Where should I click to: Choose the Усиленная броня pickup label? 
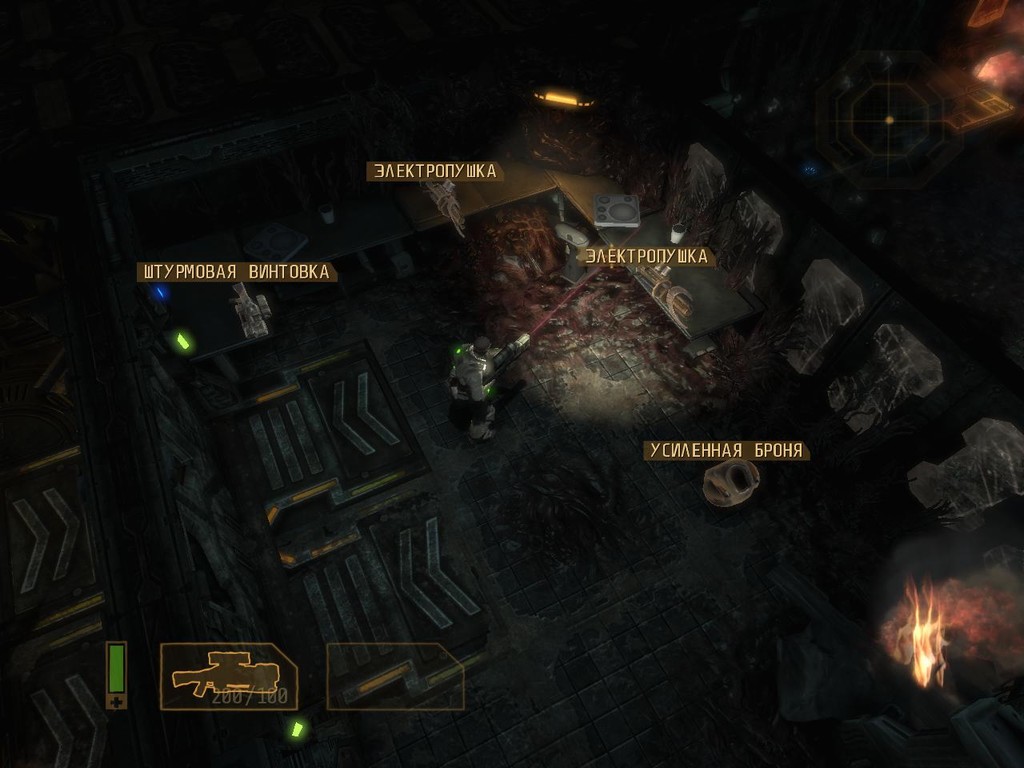point(726,451)
